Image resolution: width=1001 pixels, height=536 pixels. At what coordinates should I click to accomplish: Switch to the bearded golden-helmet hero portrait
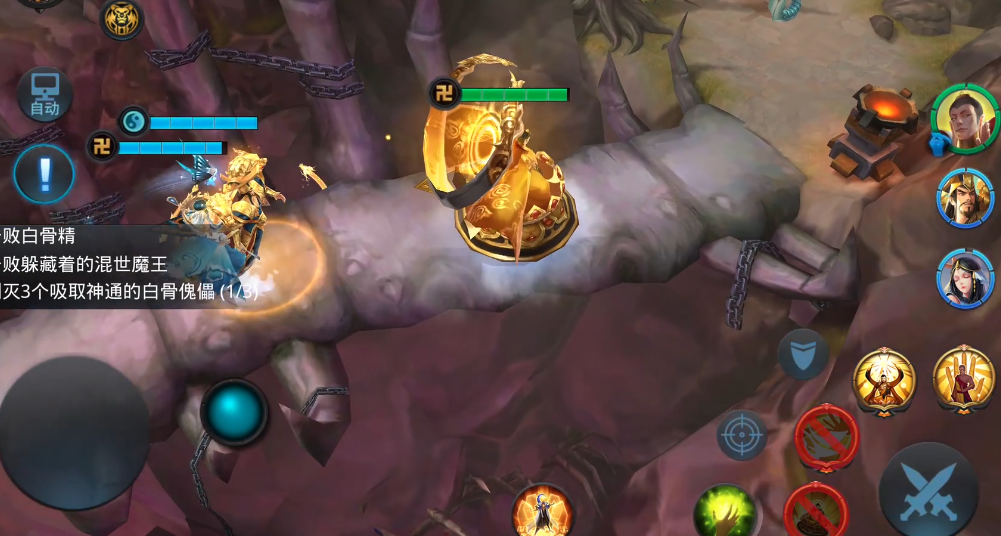965,199
